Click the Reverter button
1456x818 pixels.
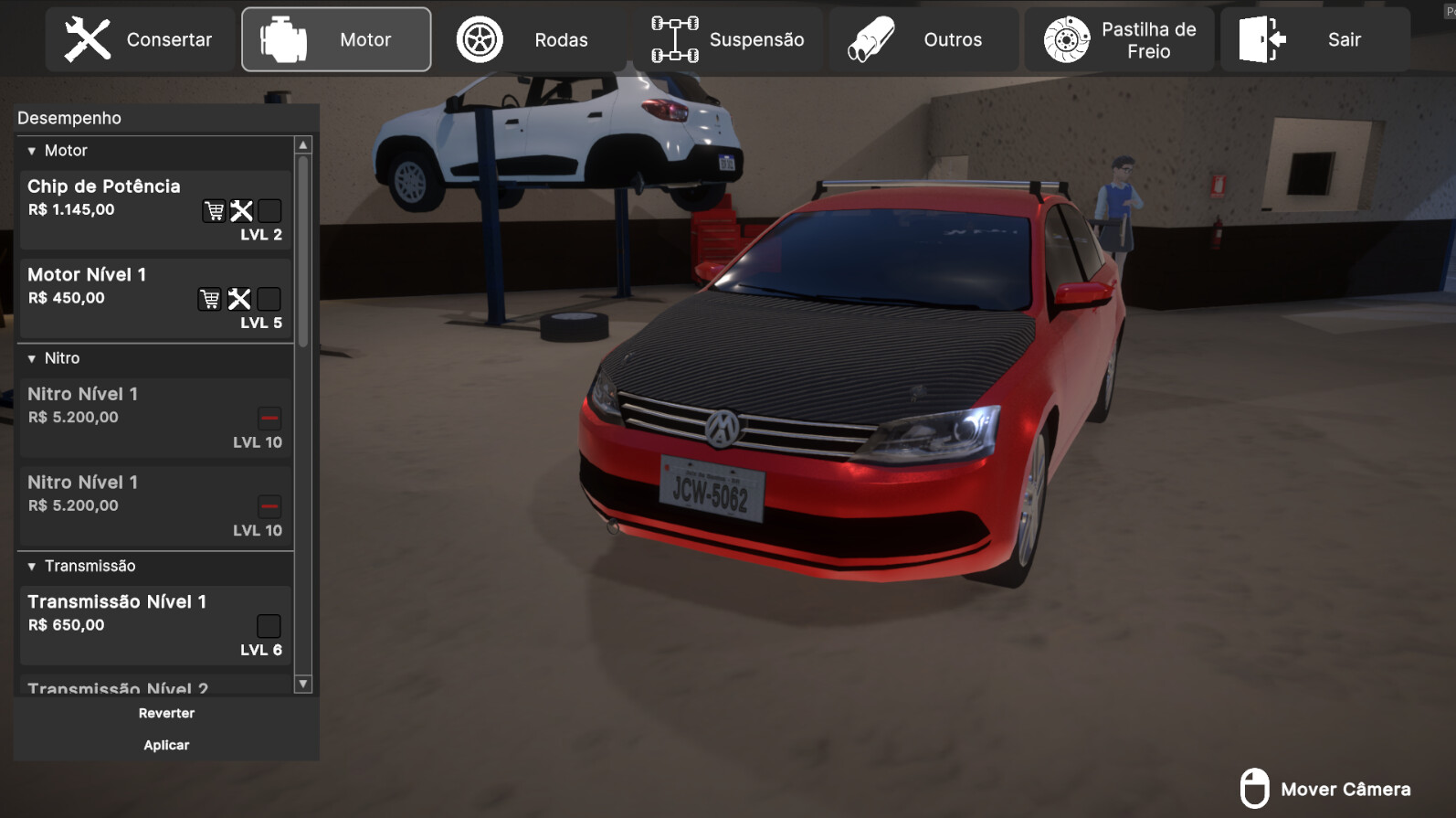(x=166, y=713)
